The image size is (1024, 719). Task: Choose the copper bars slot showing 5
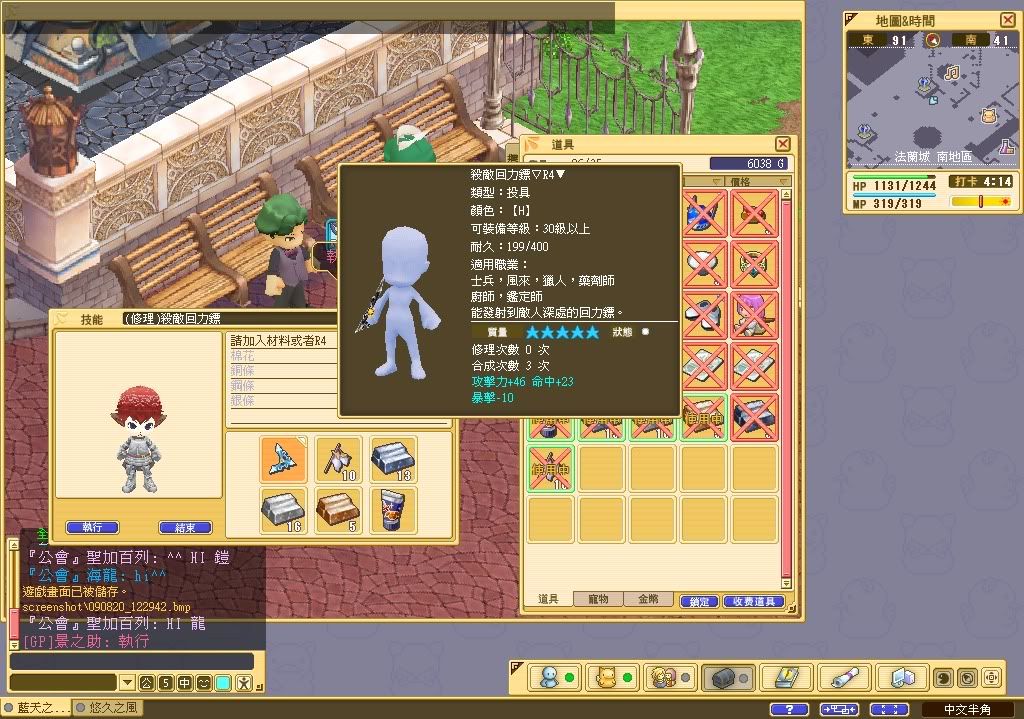tap(338, 511)
